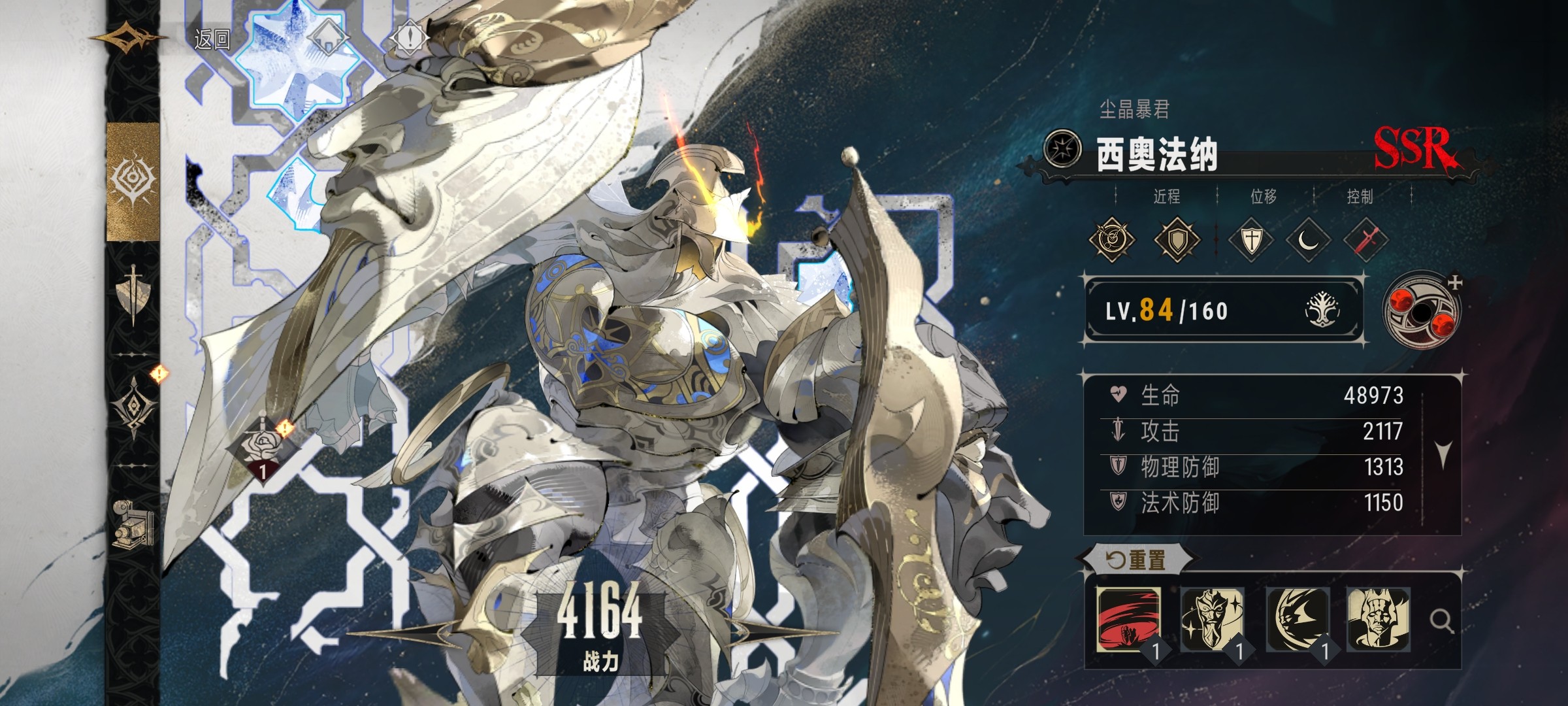Reset skills with the 重置 button
Viewport: 1568px width, 706px height.
(1137, 560)
